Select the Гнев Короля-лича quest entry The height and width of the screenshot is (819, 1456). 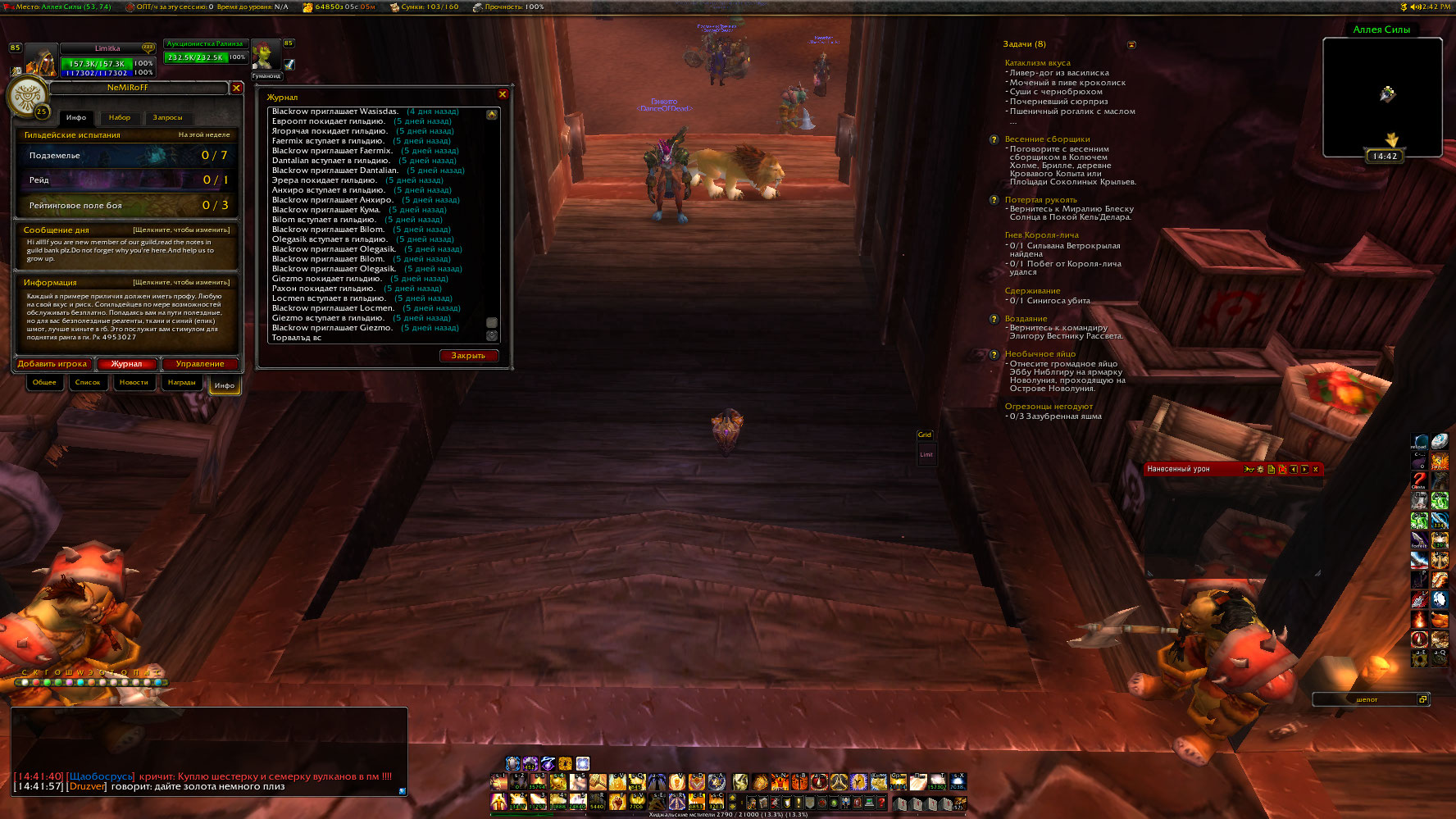[x=1041, y=235]
